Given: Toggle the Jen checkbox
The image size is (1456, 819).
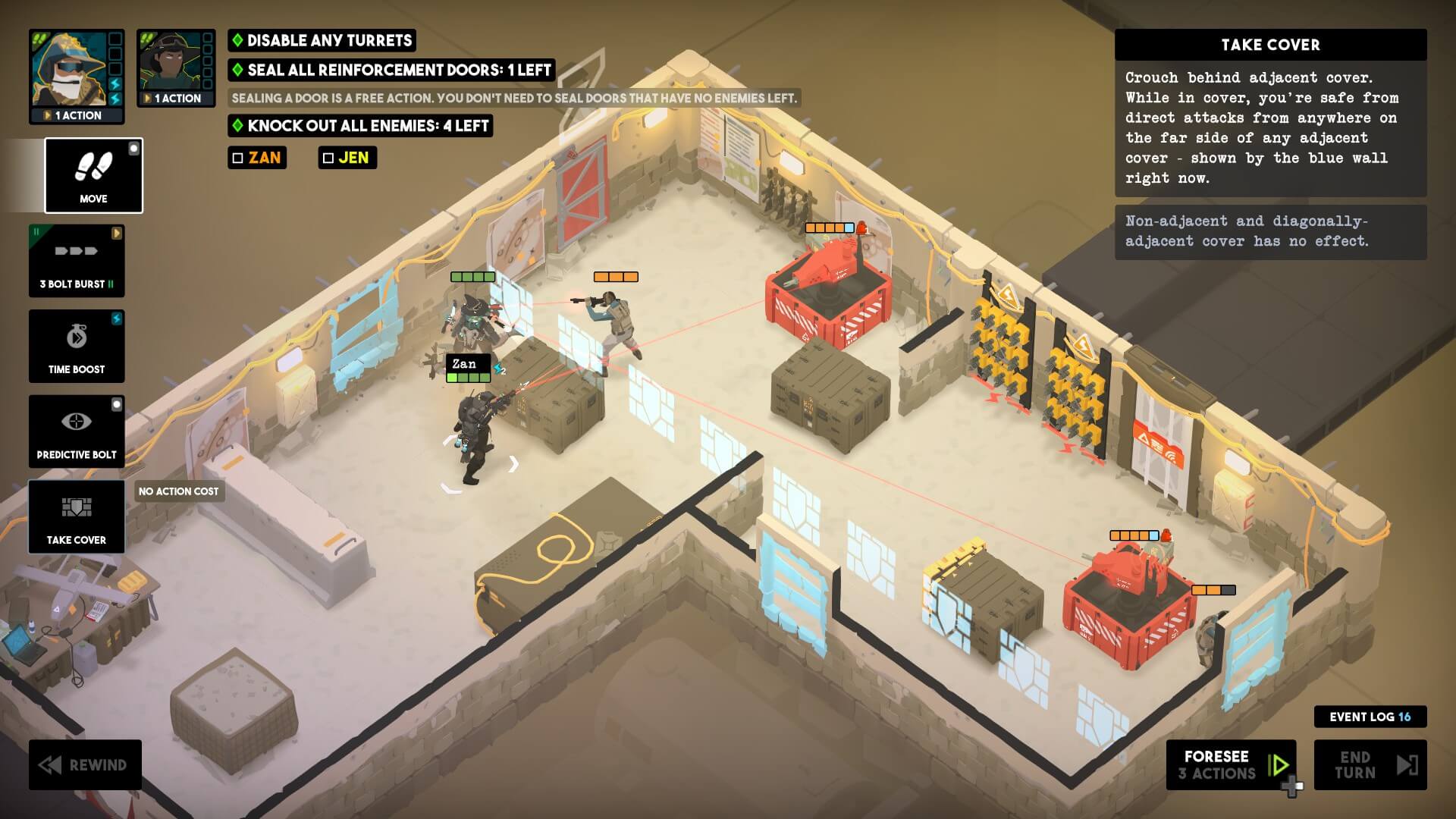Looking at the screenshot, I should tap(328, 158).
